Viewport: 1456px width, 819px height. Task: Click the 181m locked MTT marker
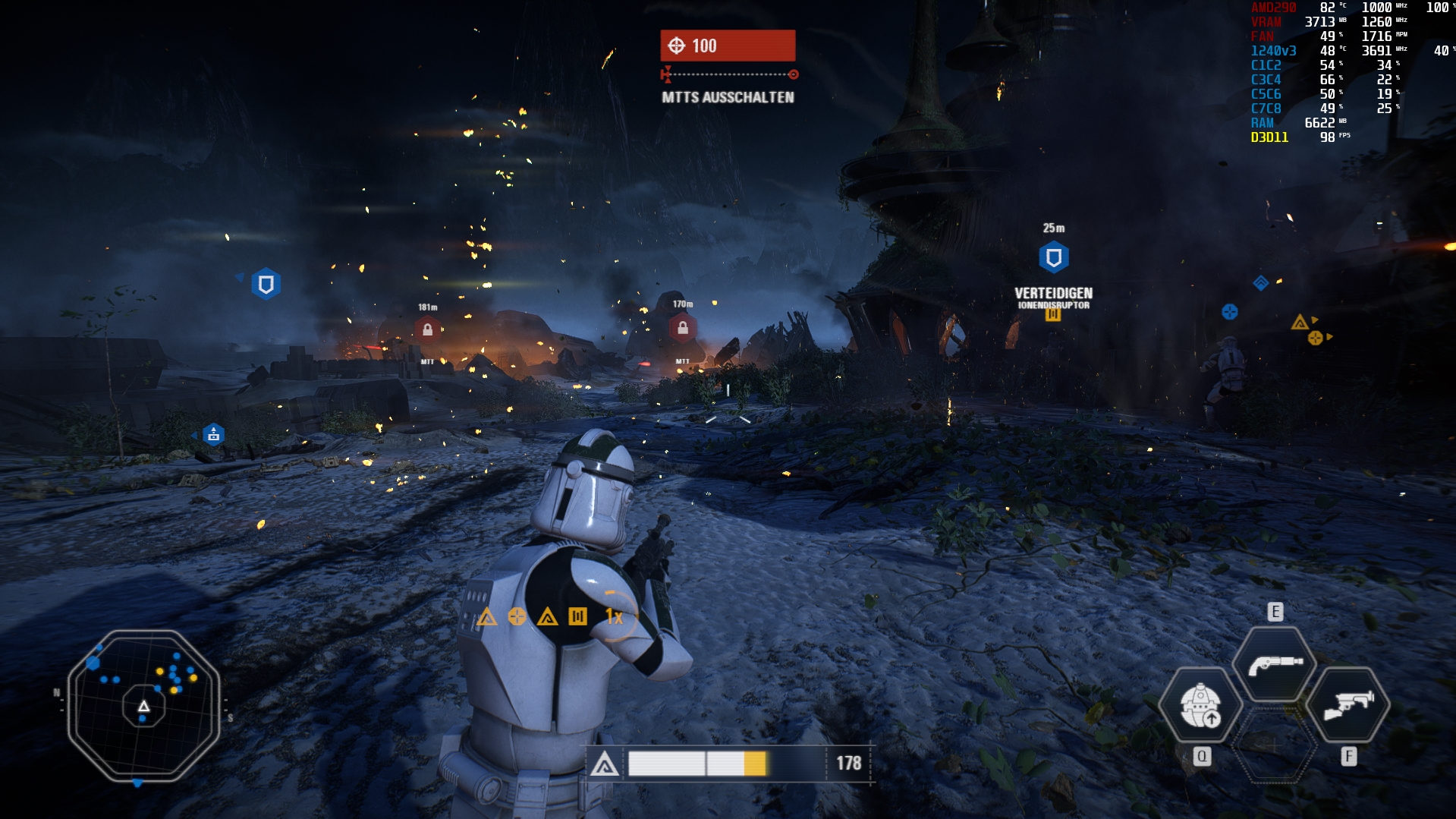(427, 329)
